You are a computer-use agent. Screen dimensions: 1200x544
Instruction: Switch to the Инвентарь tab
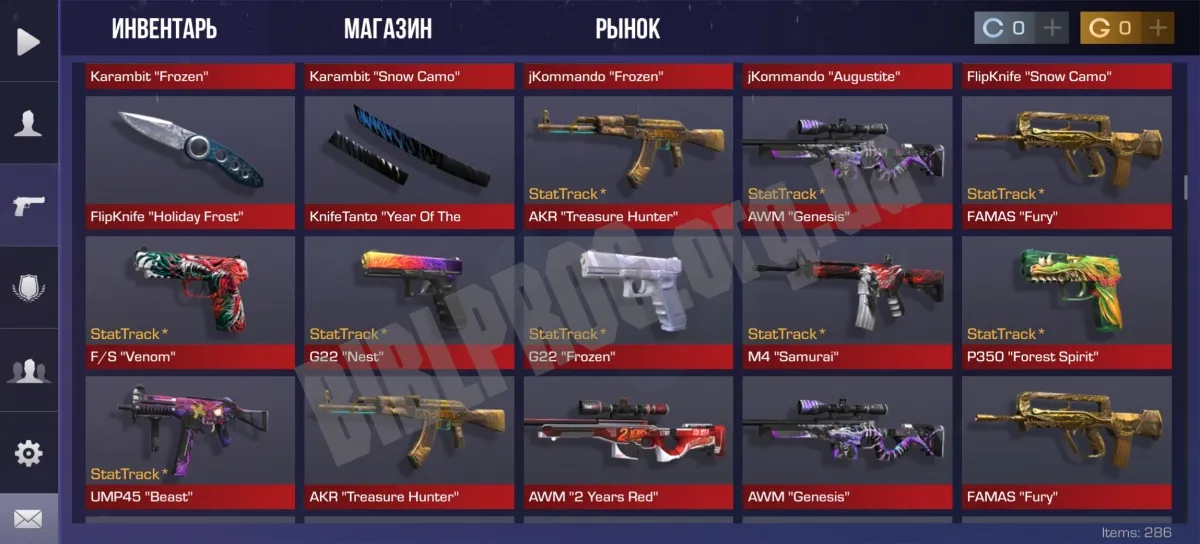pyautogui.click(x=164, y=28)
